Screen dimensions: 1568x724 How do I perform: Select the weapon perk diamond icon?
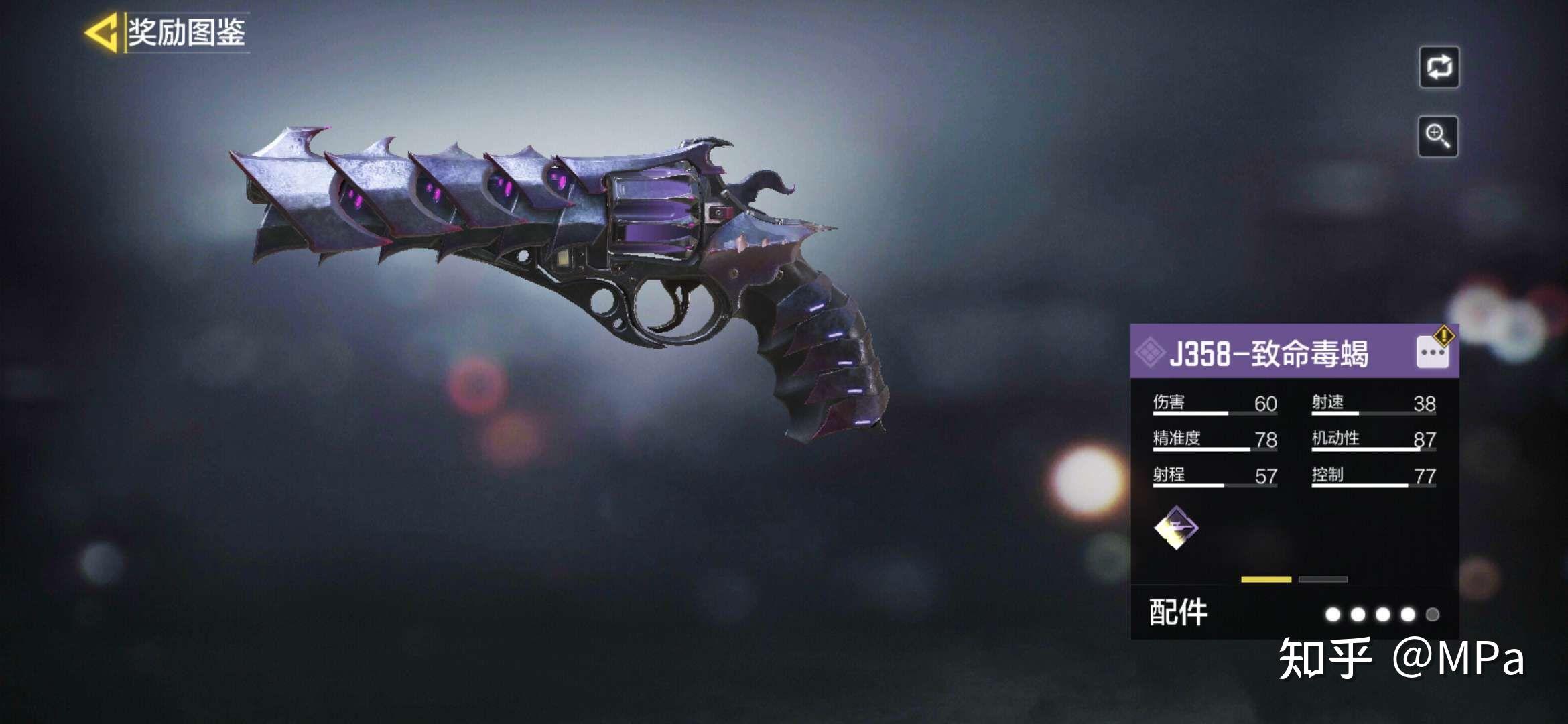pyautogui.click(x=1176, y=528)
